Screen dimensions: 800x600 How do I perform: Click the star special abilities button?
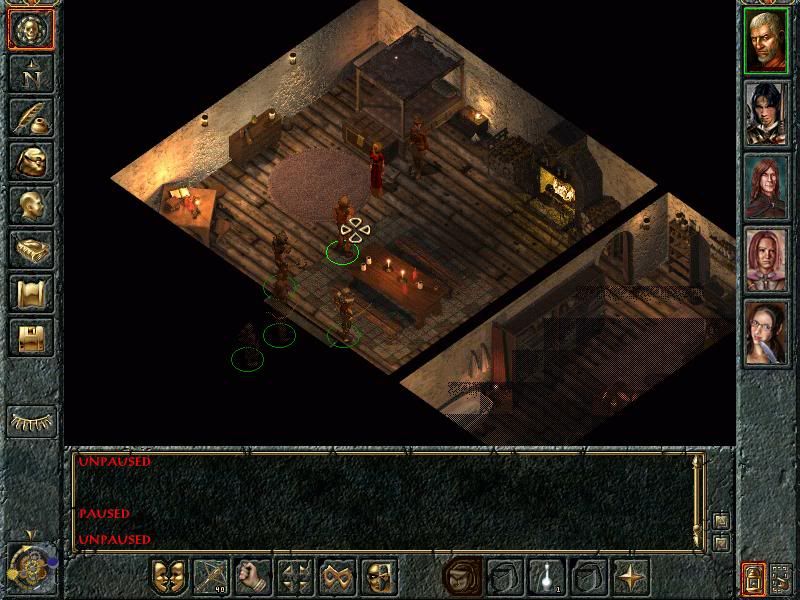[632, 577]
